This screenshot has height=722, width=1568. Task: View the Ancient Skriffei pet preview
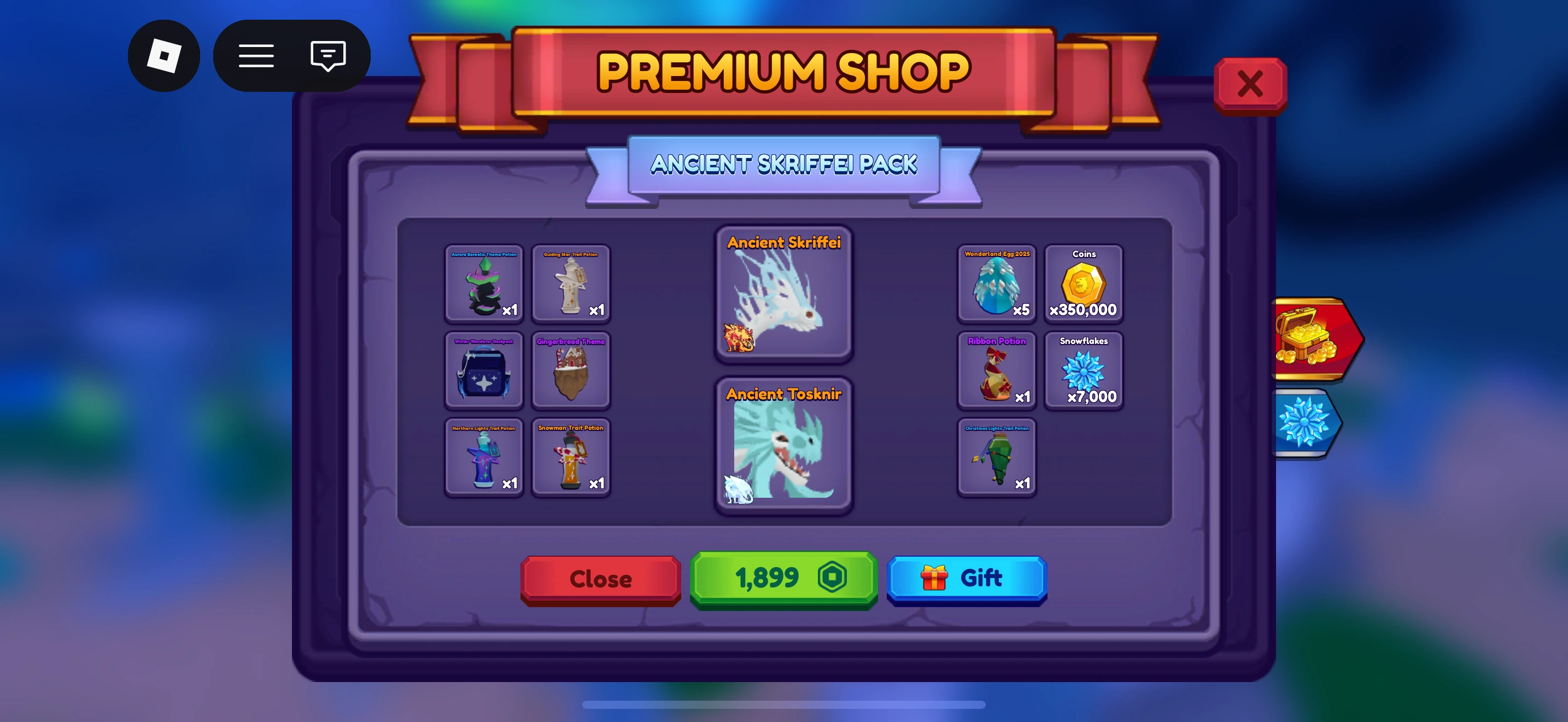pyautogui.click(x=783, y=296)
